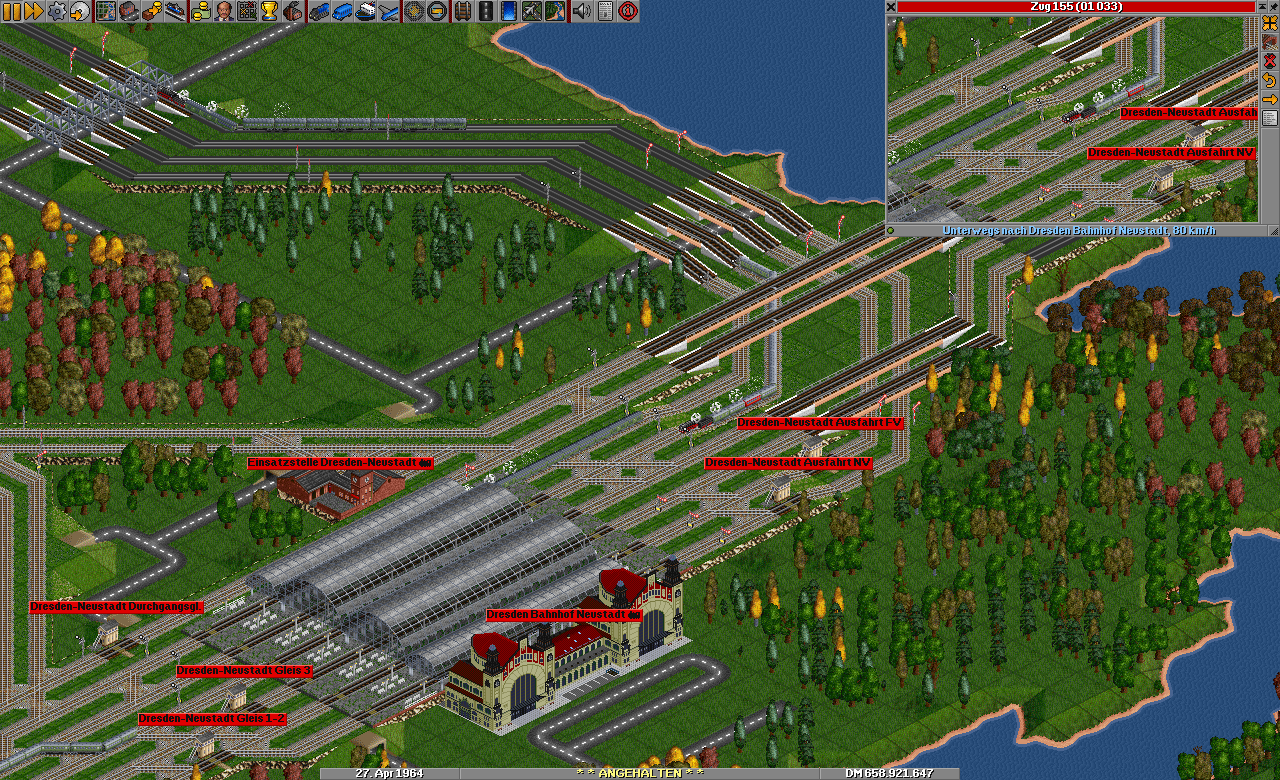The width and height of the screenshot is (1280, 780).
Task: Show the list of aircraft
Action: click(389, 11)
